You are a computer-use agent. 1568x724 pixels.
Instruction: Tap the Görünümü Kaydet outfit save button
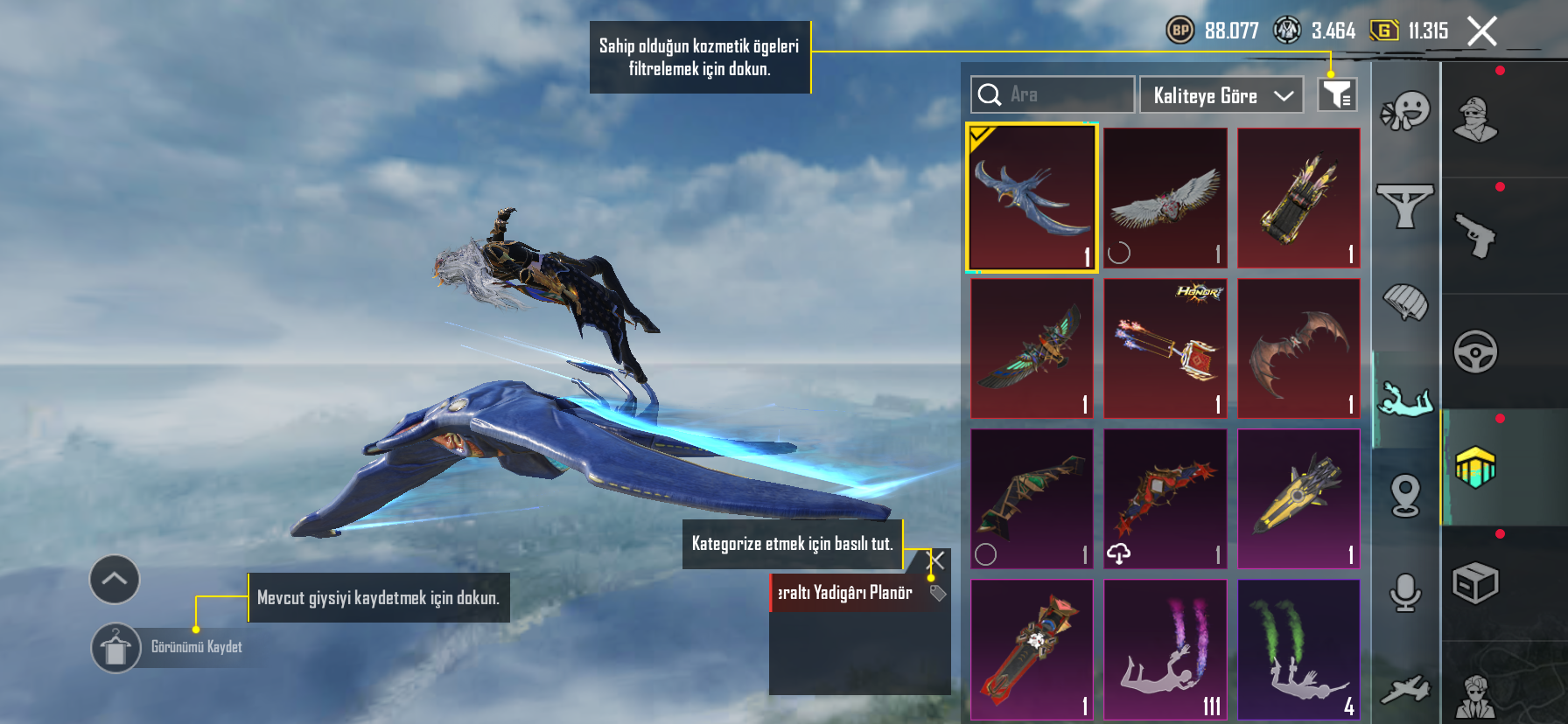[x=116, y=648]
